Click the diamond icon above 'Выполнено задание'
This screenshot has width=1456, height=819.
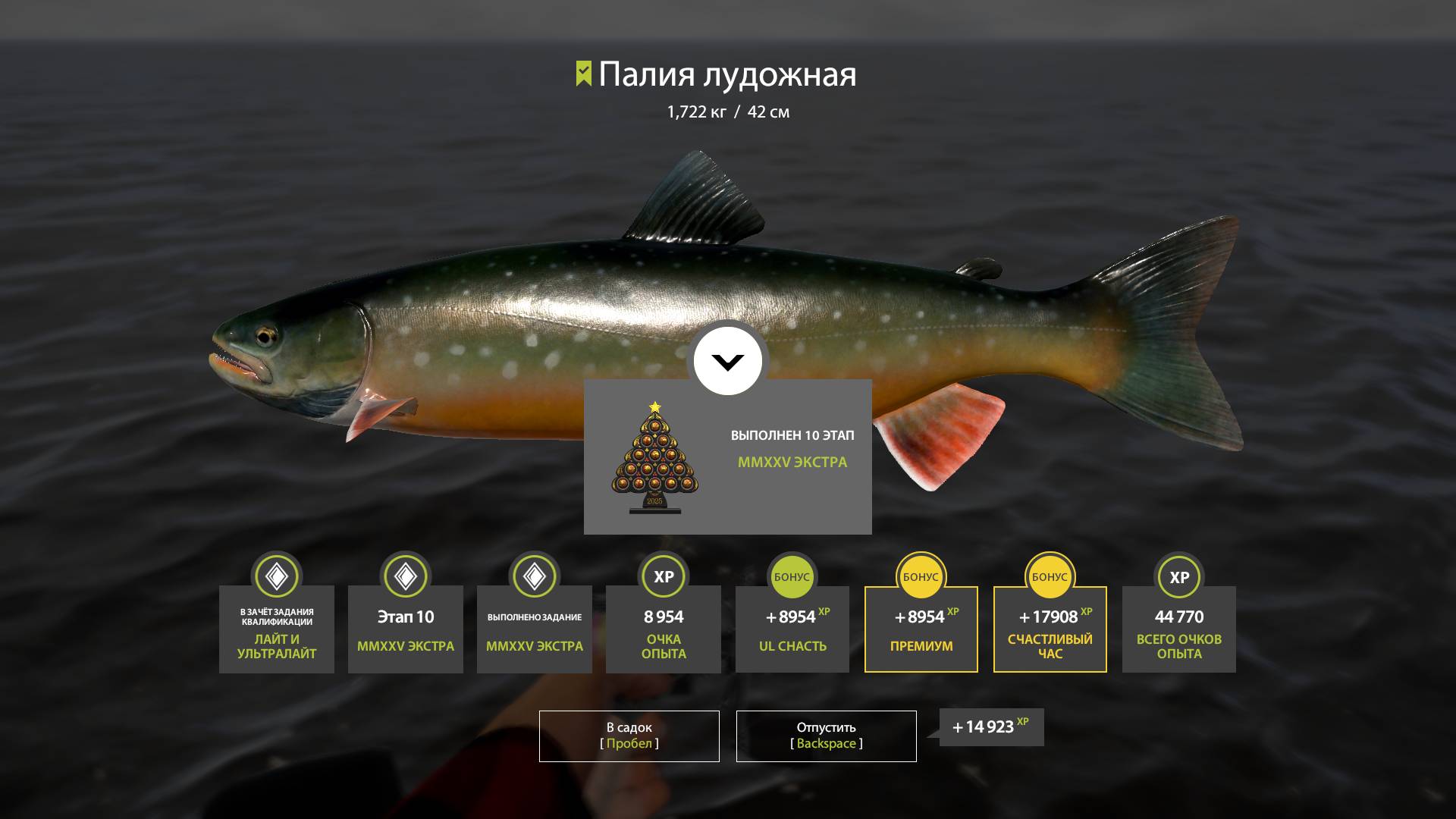click(534, 576)
